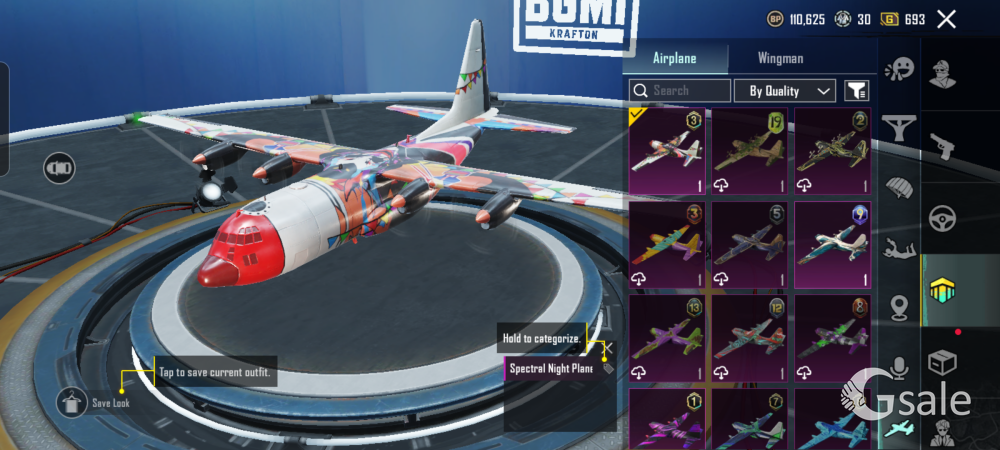Check the BP currency balance icon

pyautogui.click(x=775, y=19)
